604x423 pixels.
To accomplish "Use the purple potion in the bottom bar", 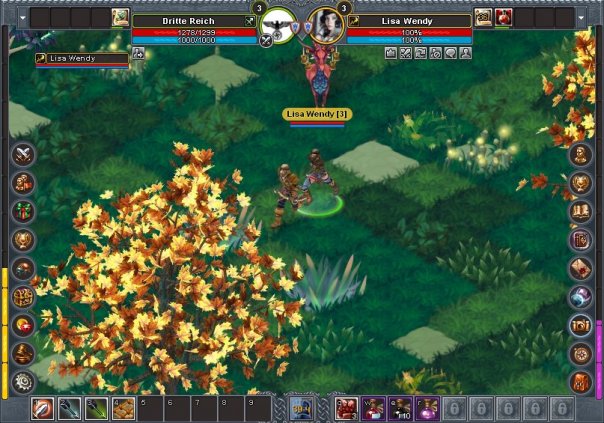I will click(427, 408).
